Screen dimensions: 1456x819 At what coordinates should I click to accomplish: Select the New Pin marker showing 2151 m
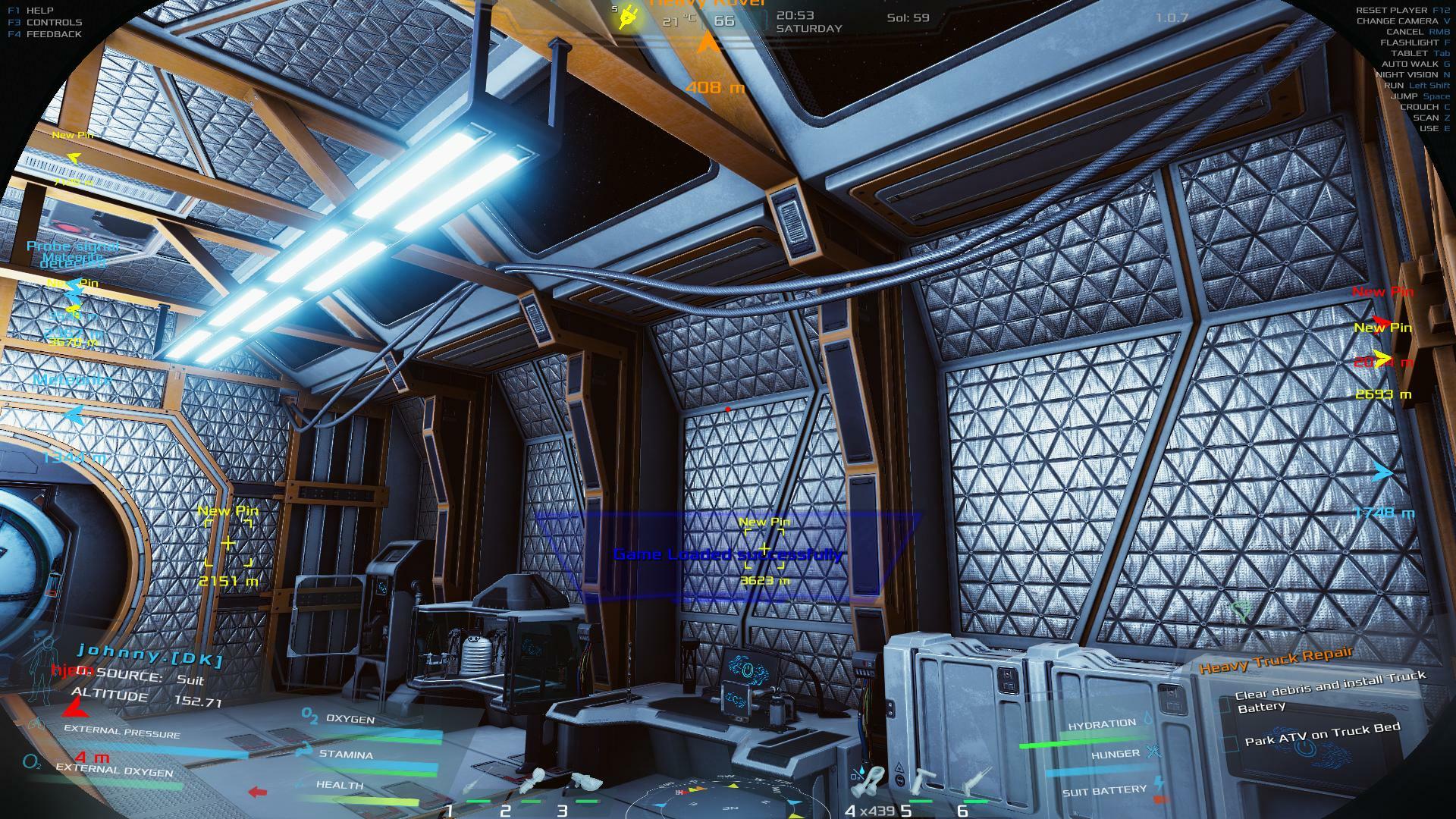coord(227,543)
